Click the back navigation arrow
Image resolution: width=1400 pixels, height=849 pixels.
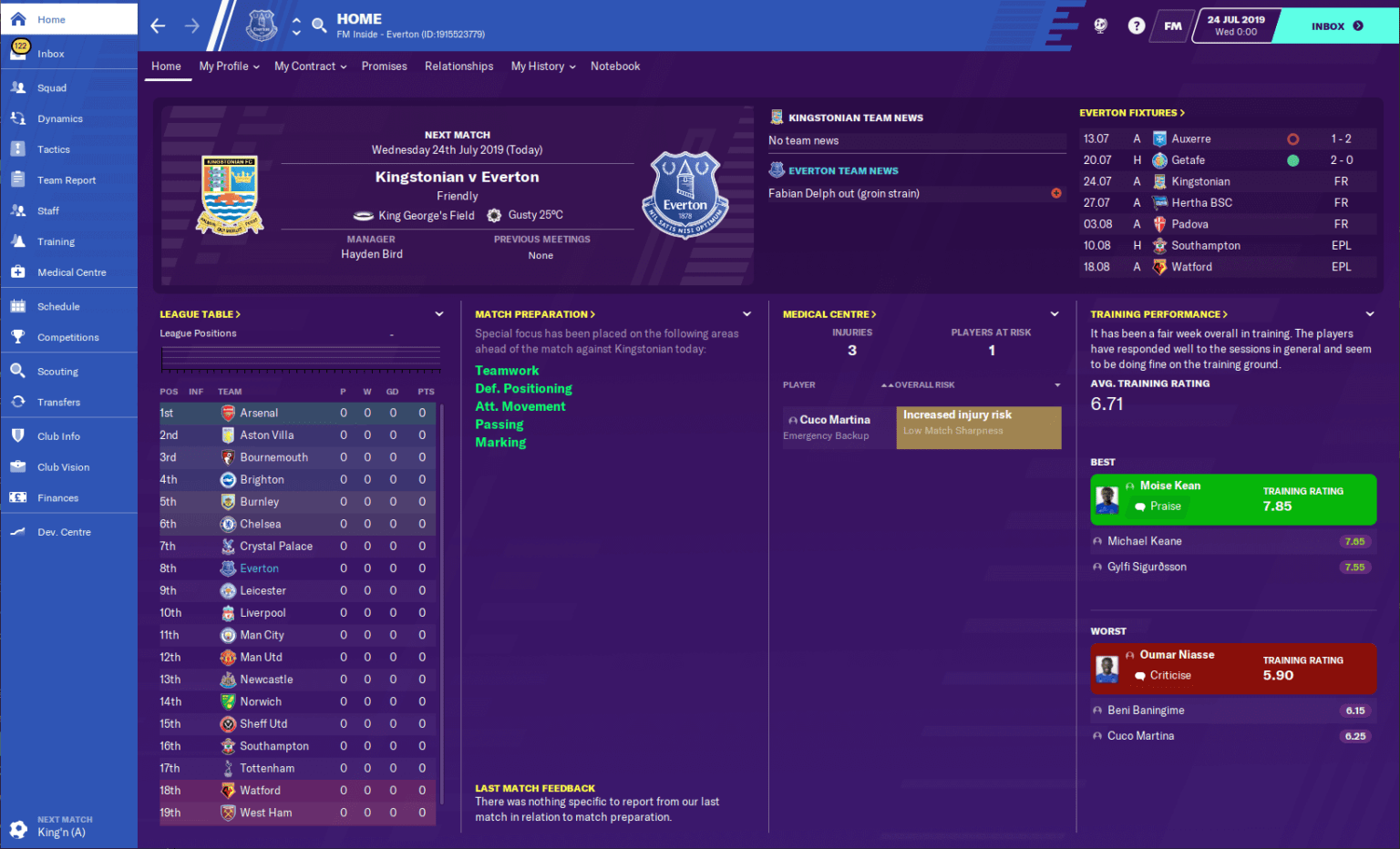coord(157,26)
